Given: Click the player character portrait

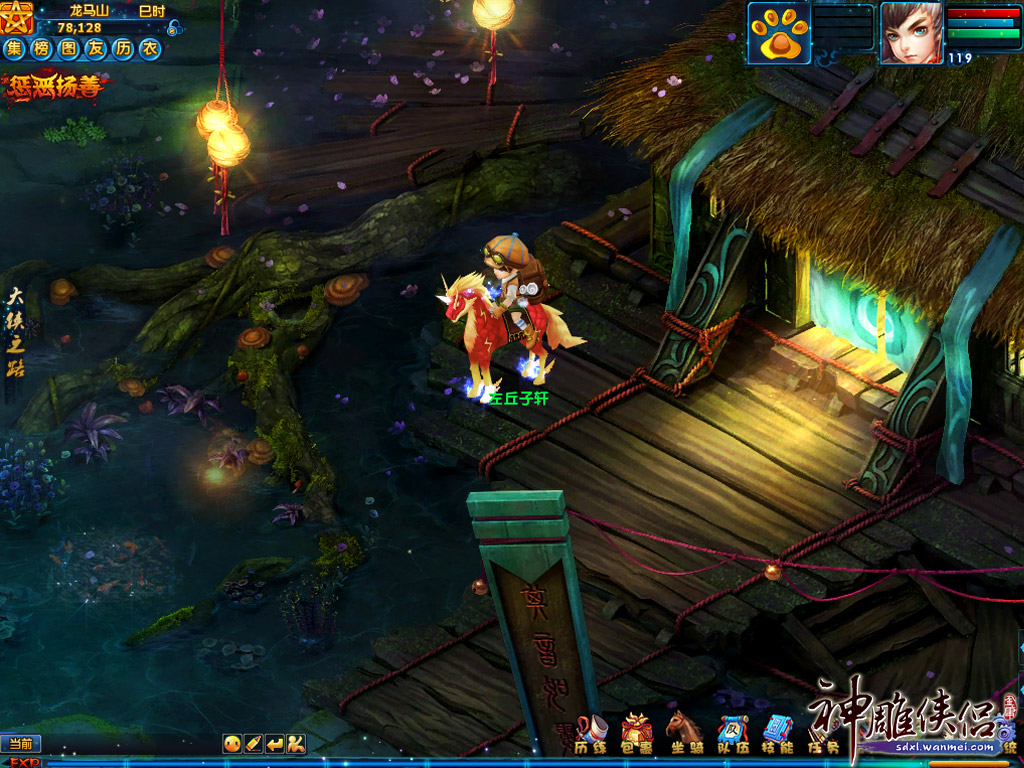Looking at the screenshot, I should (x=910, y=33).
